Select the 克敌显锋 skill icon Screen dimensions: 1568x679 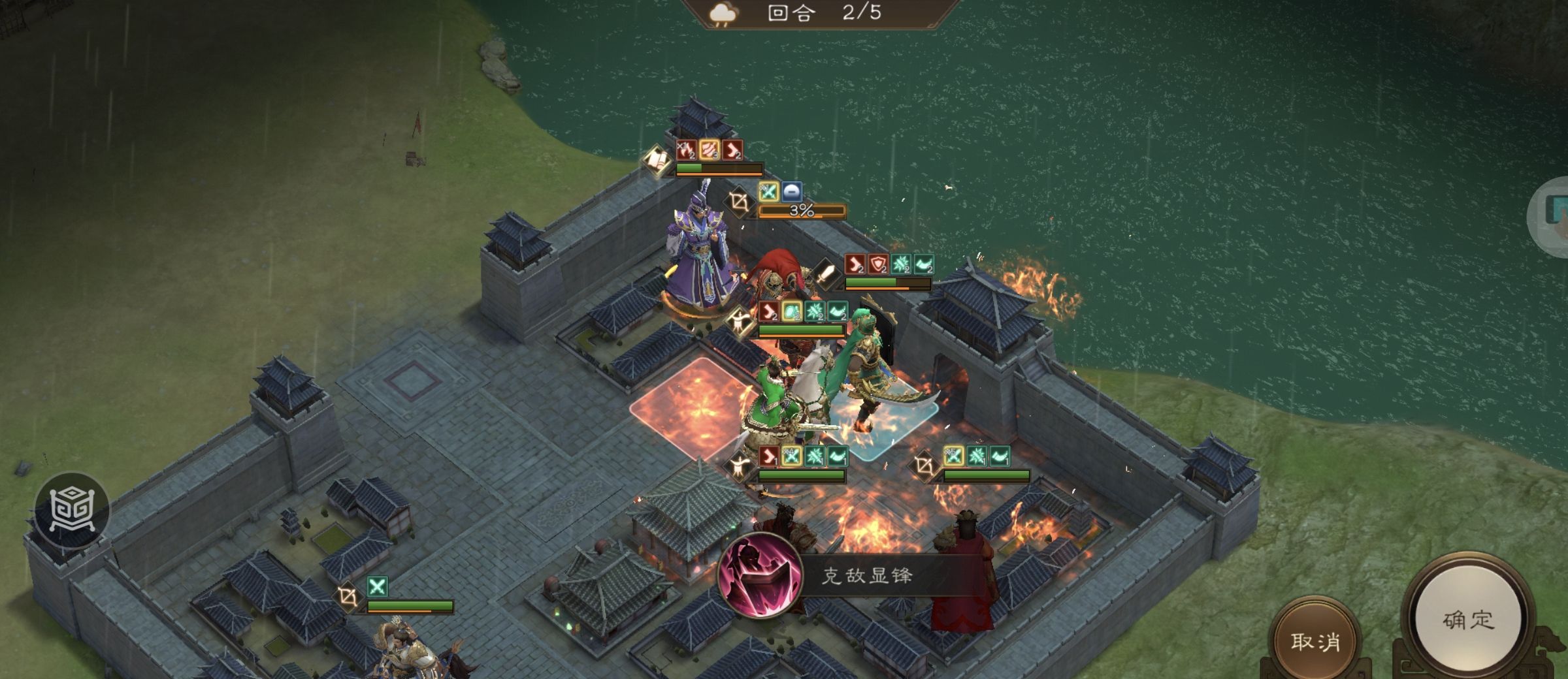click(x=760, y=576)
